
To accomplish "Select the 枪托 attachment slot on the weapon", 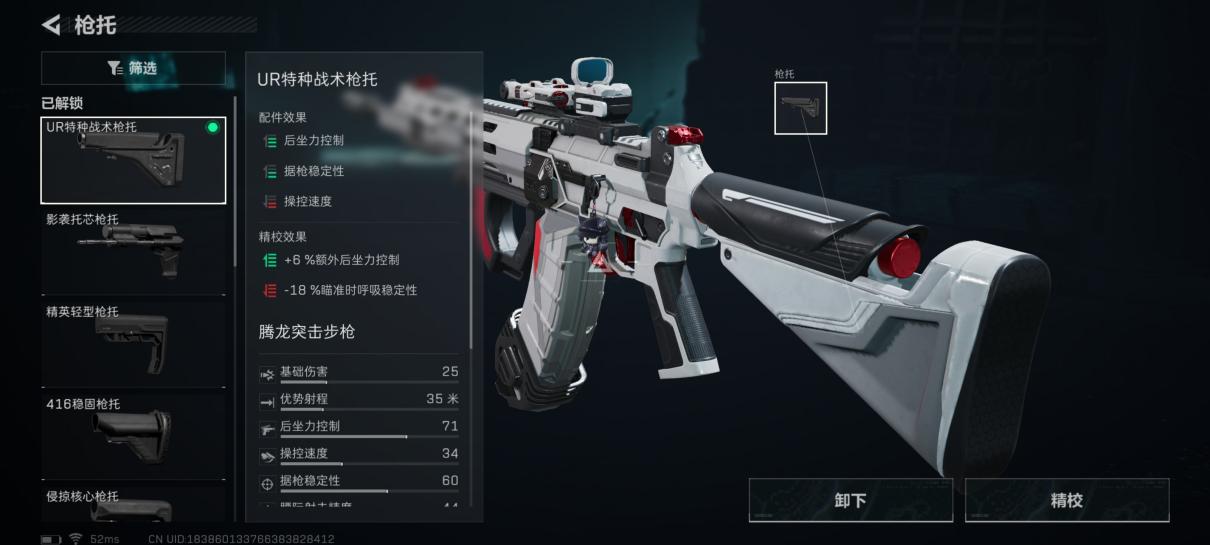I will pos(800,108).
